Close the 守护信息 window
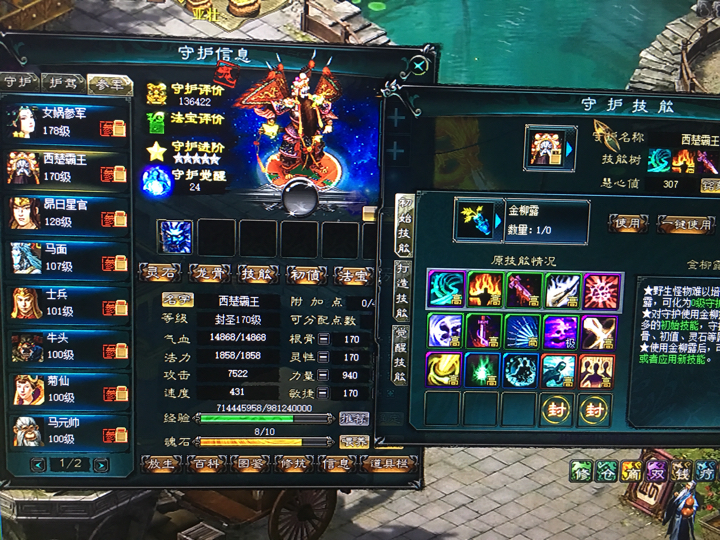 [x=422, y=66]
